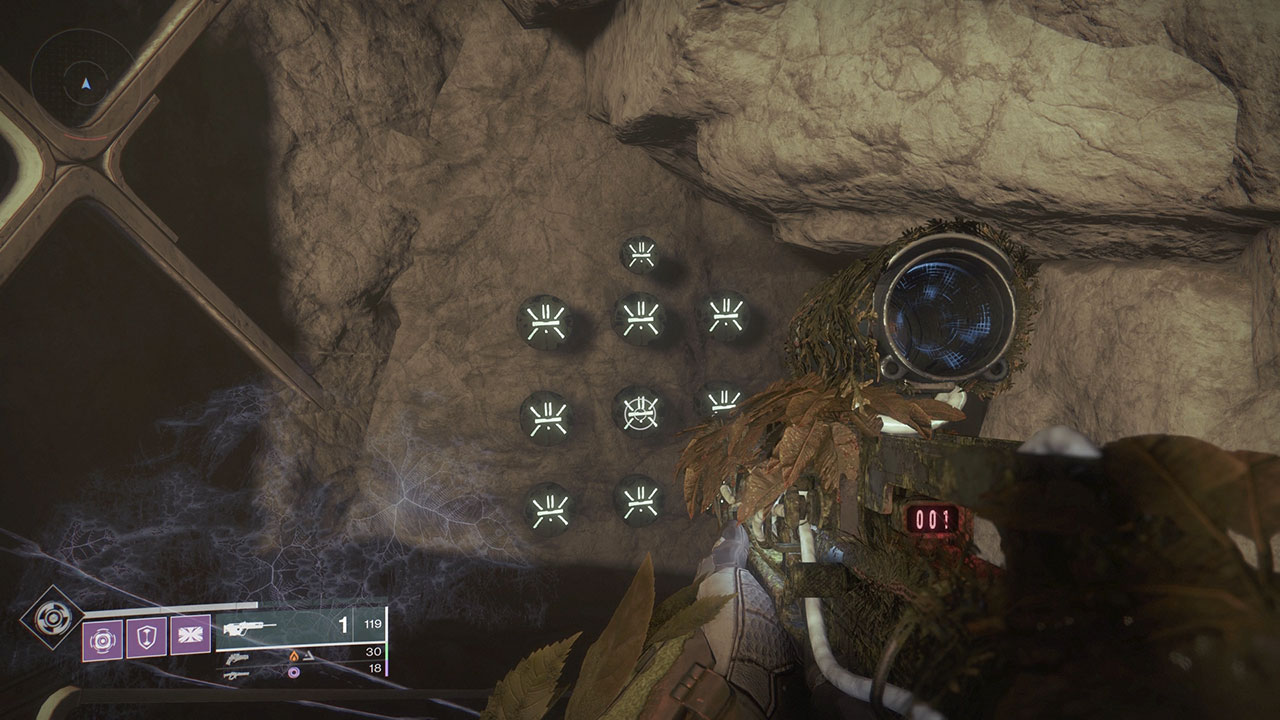Choose the bottom rifle in the weapon list
This screenshot has width=1280, height=720.
coord(236,675)
